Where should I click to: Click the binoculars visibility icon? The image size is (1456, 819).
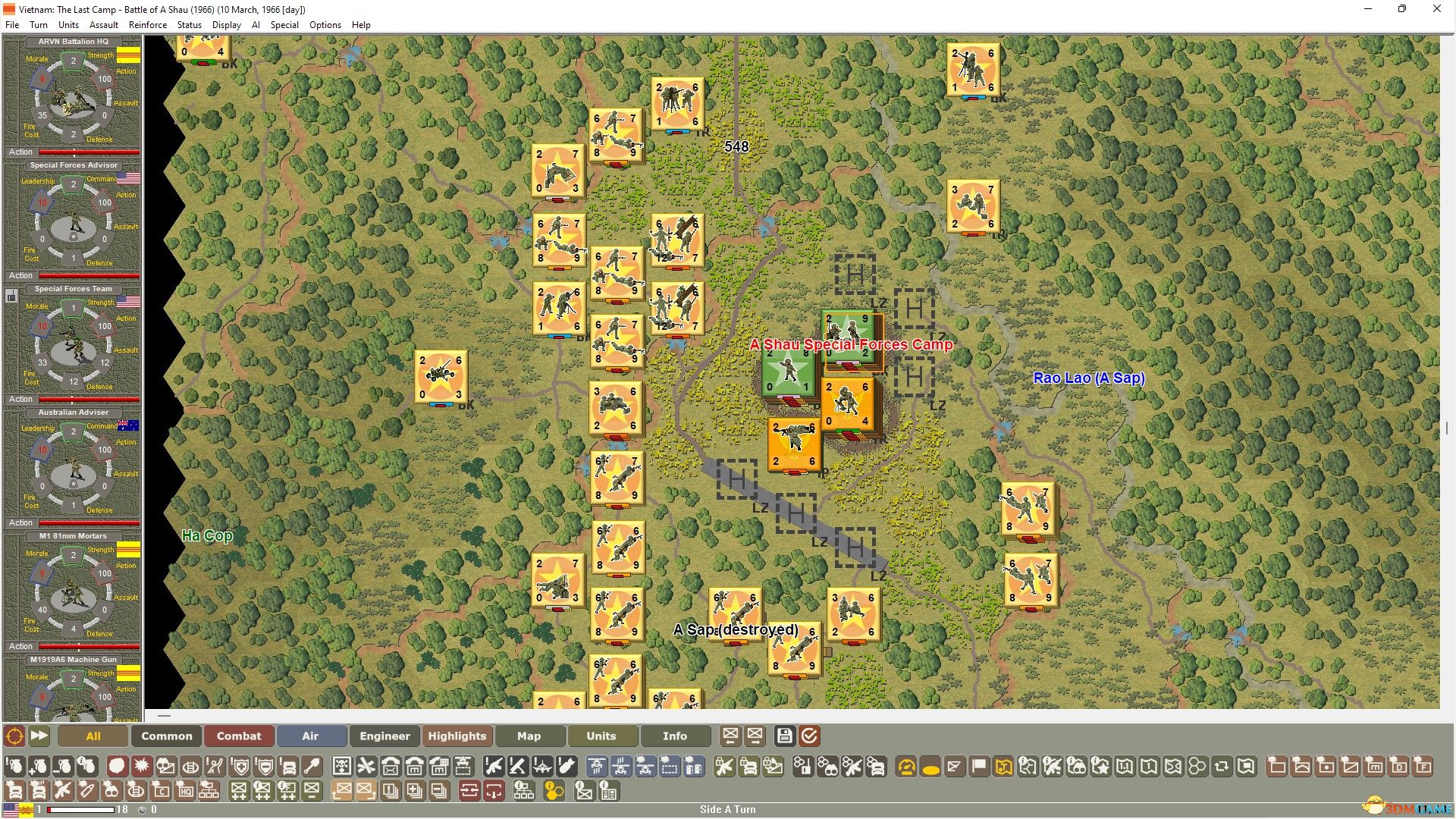click(x=829, y=767)
